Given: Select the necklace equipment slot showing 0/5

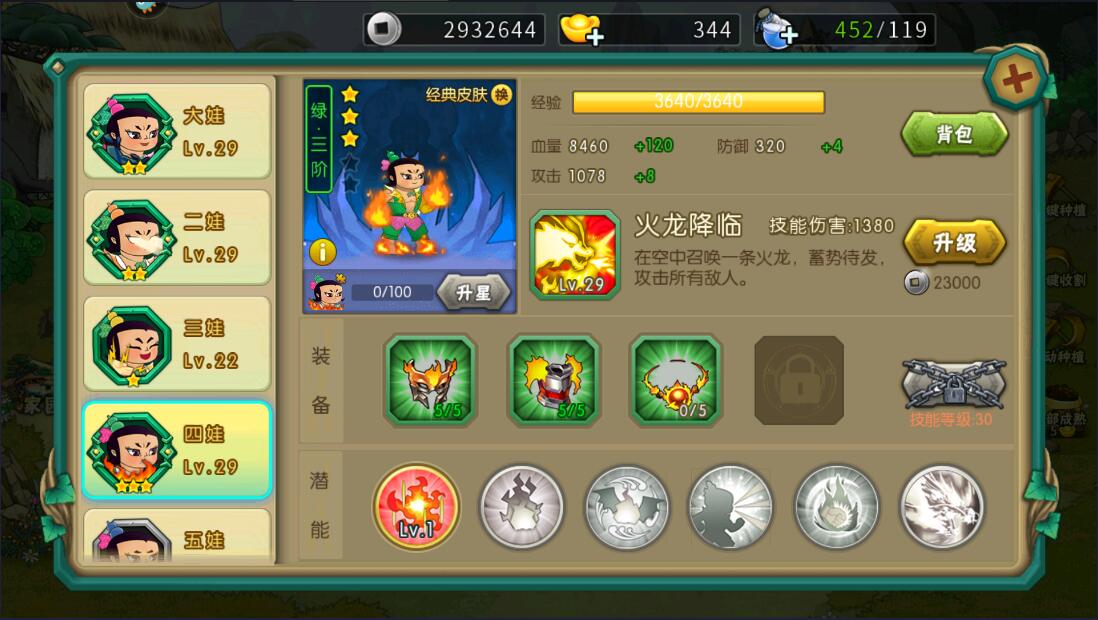Looking at the screenshot, I should (675, 379).
